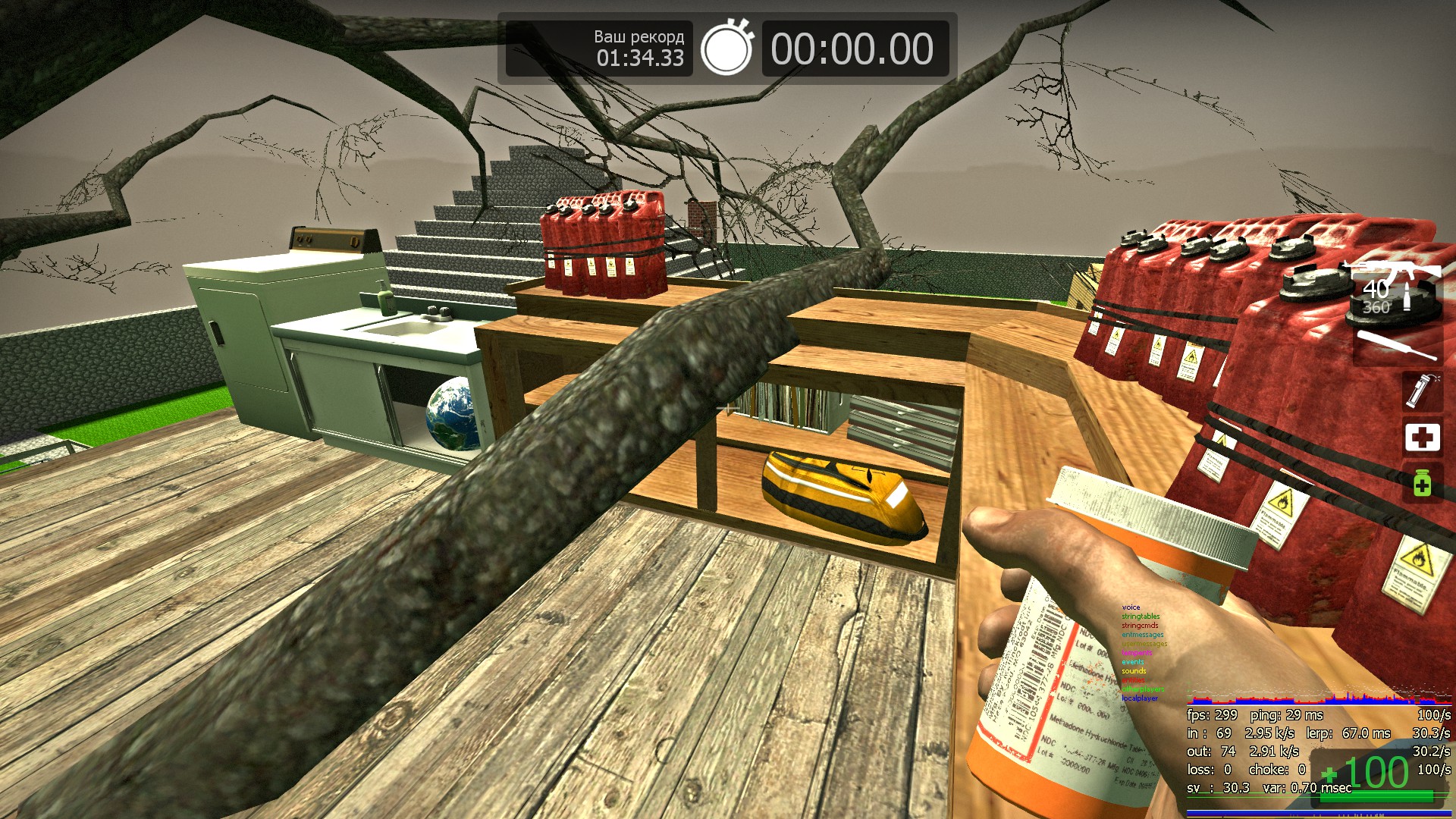Select the AK-47 rifle weapon slot
Screen dimensions: 1456x819
(x=1394, y=287)
